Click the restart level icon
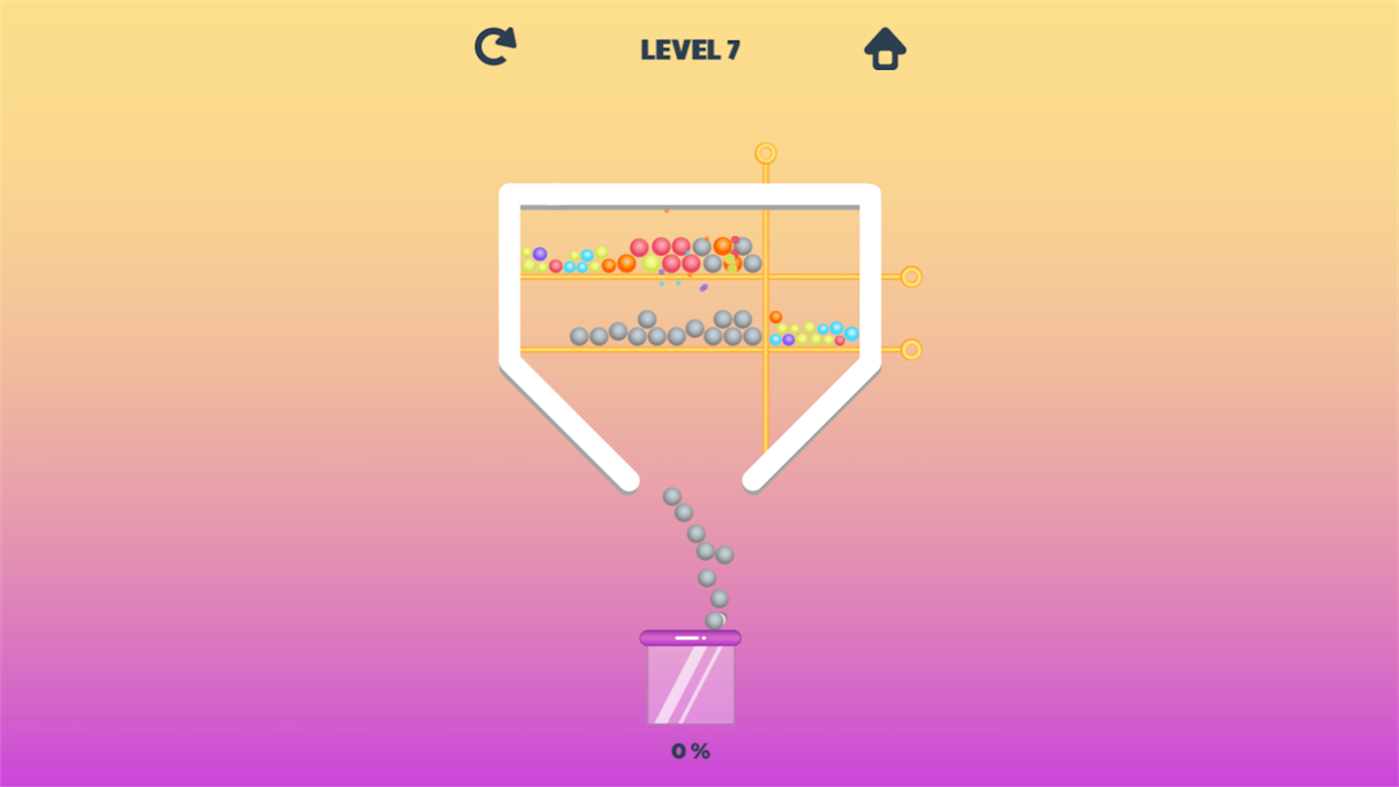The height and width of the screenshot is (787, 1399). 494,45
